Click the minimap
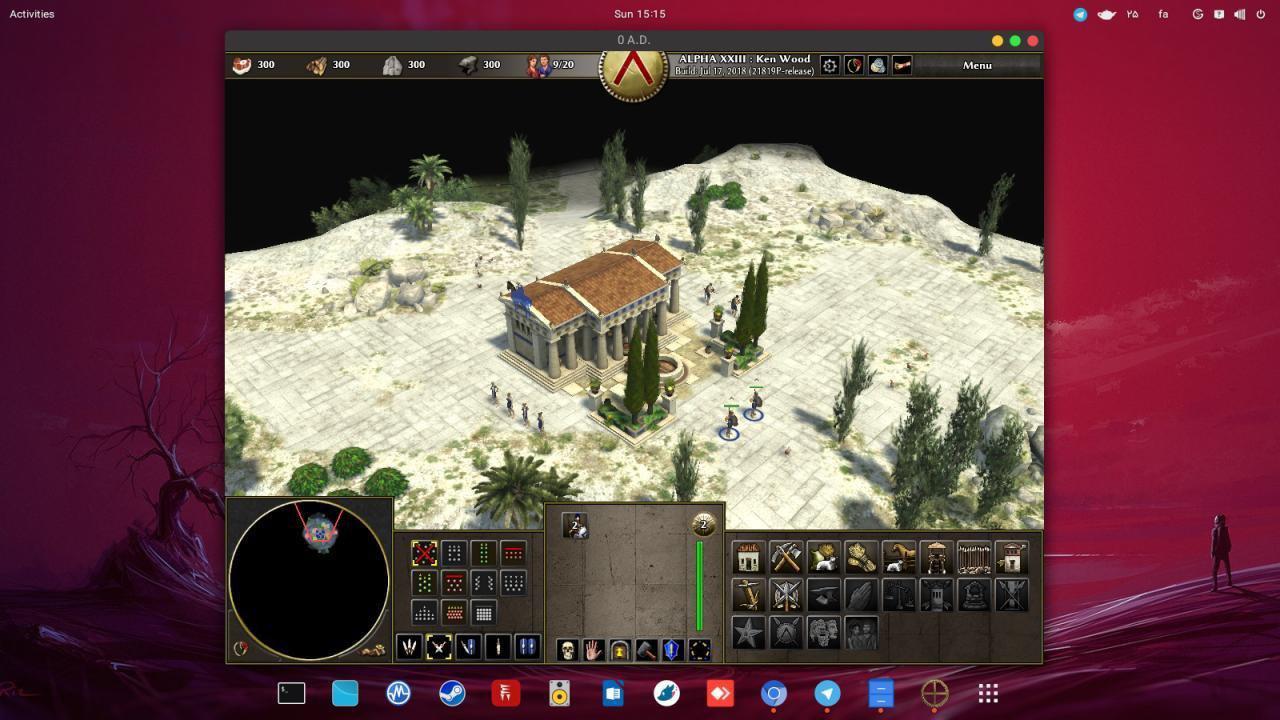Viewport: 1280px width, 720px height. point(309,580)
